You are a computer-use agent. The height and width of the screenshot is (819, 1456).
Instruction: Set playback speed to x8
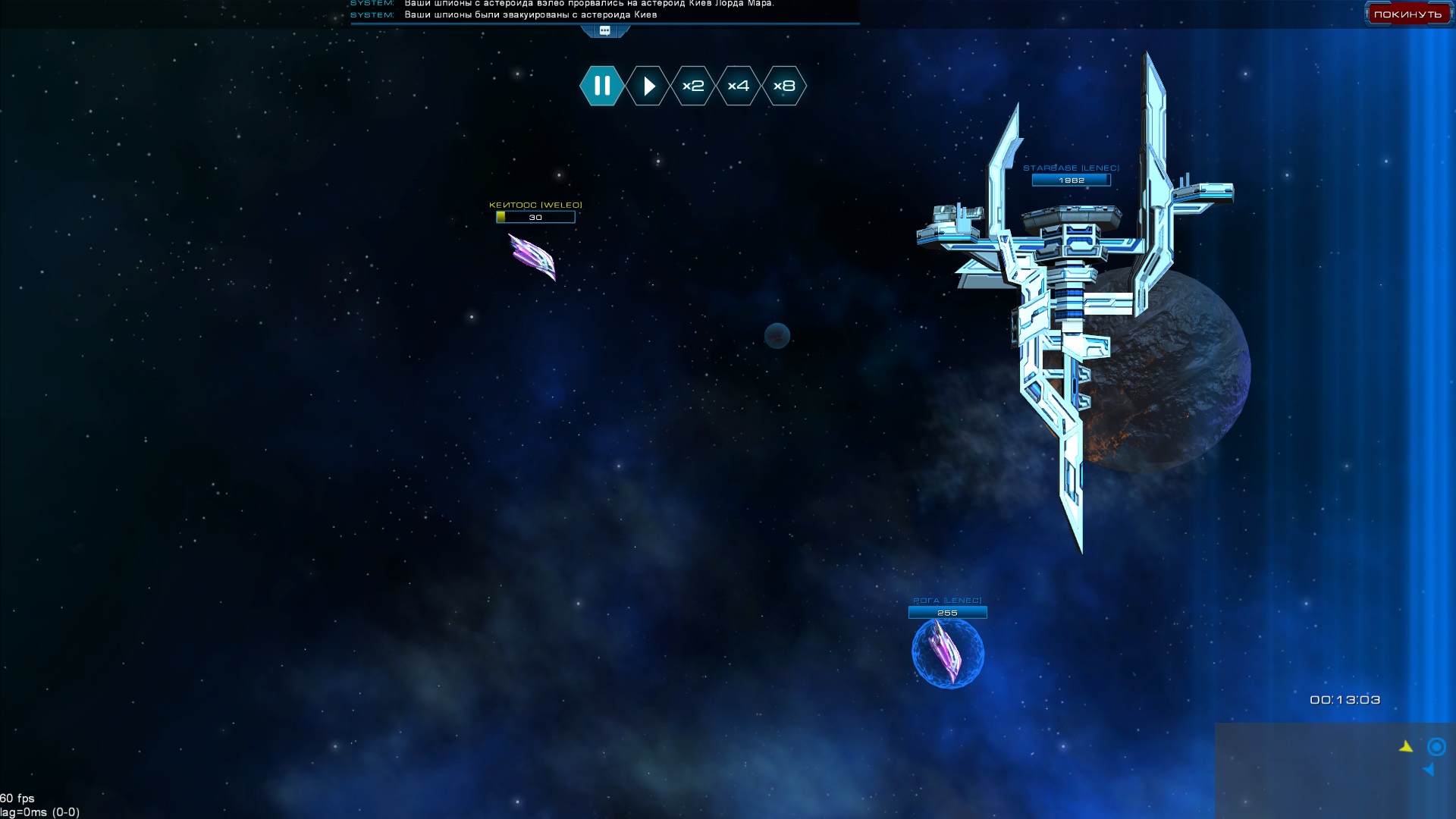[x=784, y=86]
